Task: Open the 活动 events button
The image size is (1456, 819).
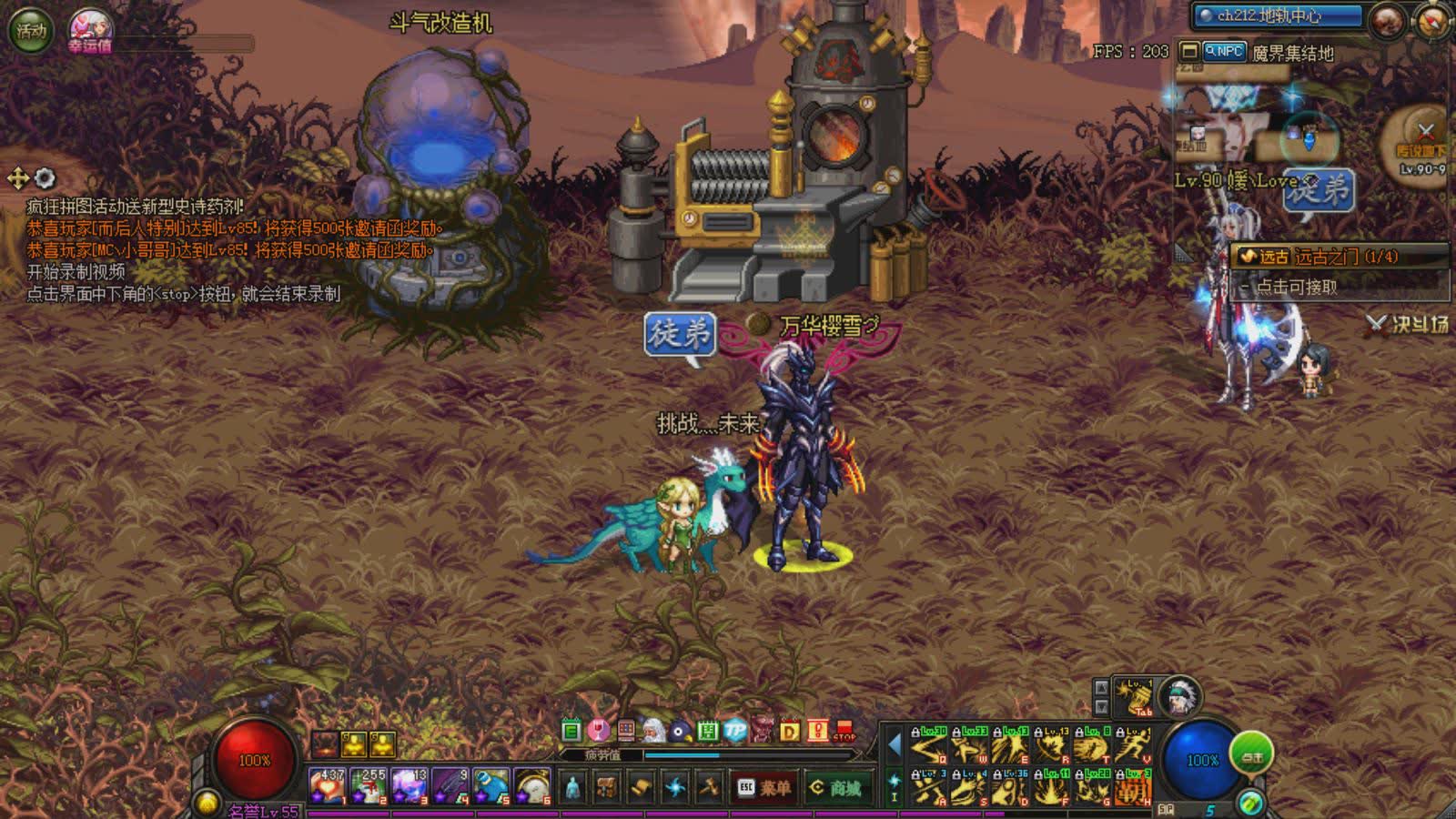Action: point(30,31)
